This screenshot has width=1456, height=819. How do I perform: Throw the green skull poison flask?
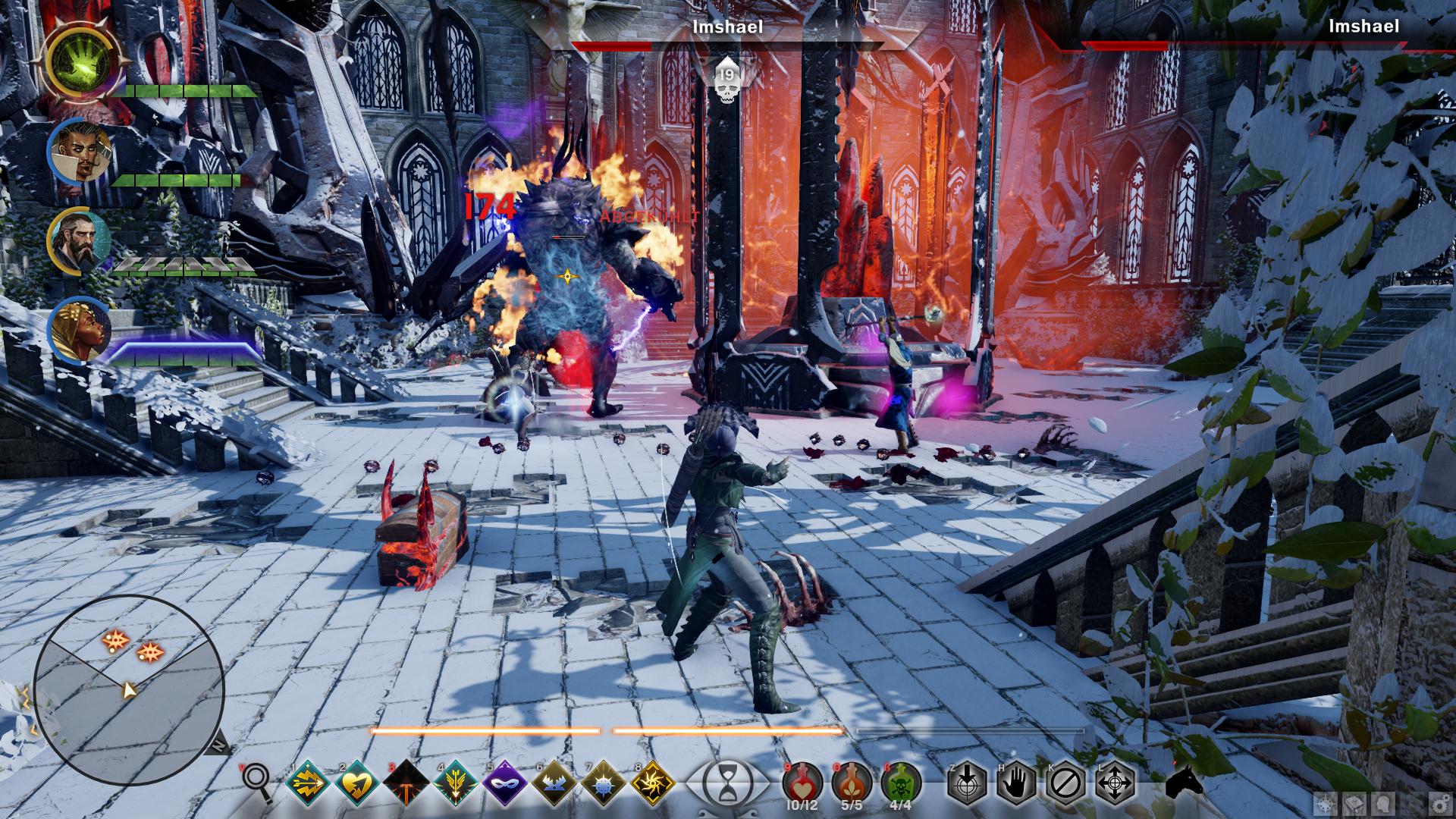(901, 781)
